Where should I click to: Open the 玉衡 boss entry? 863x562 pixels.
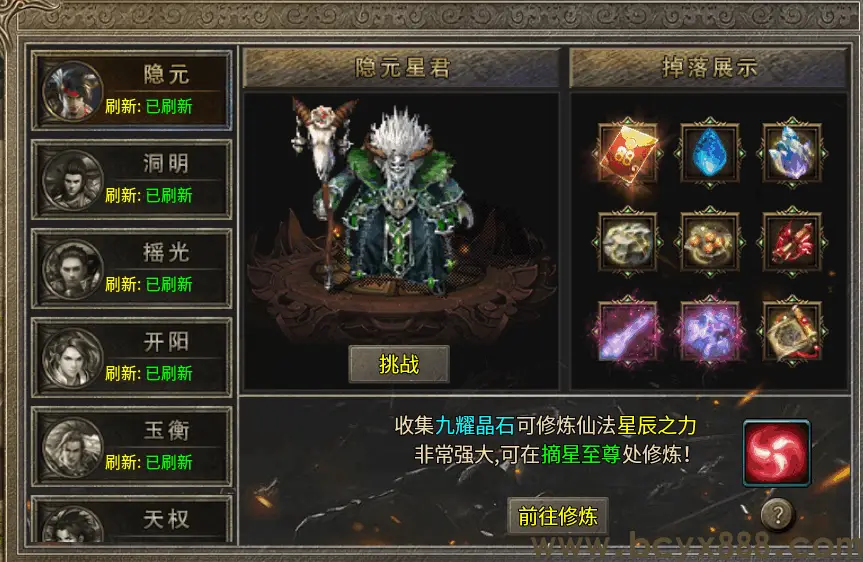point(133,446)
